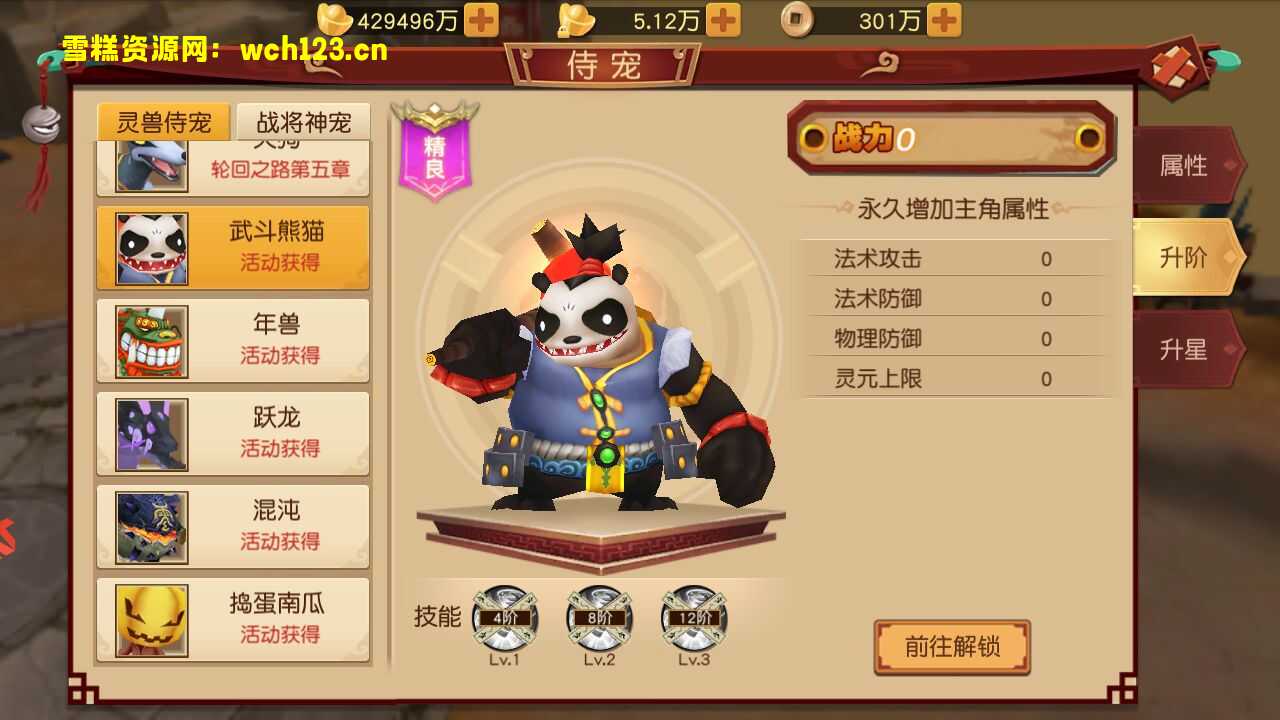Pick the 混沌 pet row
The width and height of the screenshot is (1280, 720).
[233, 526]
